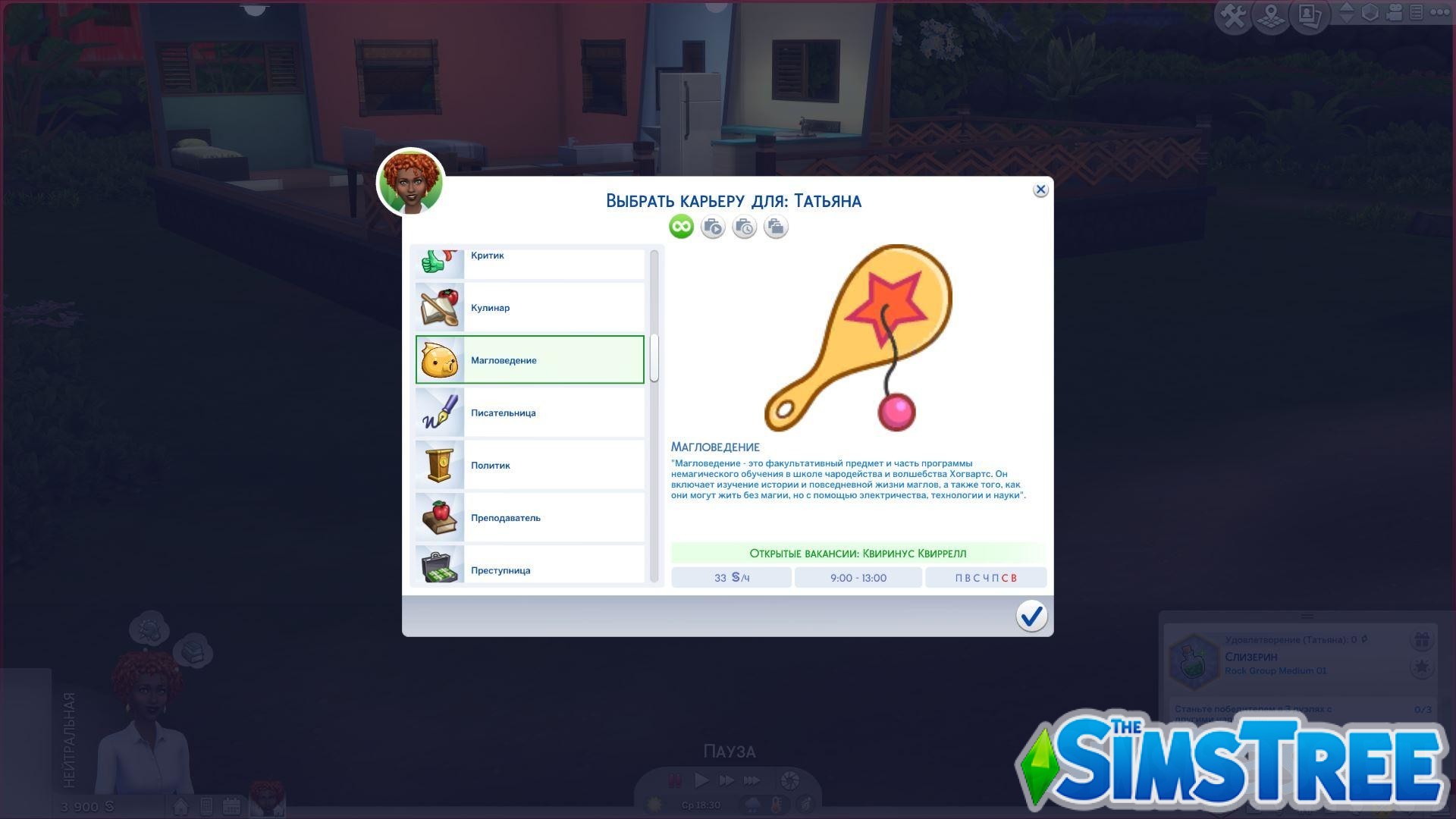The image size is (1456, 819).
Task: Toggle the briefcase with play arrow option
Action: (712, 226)
